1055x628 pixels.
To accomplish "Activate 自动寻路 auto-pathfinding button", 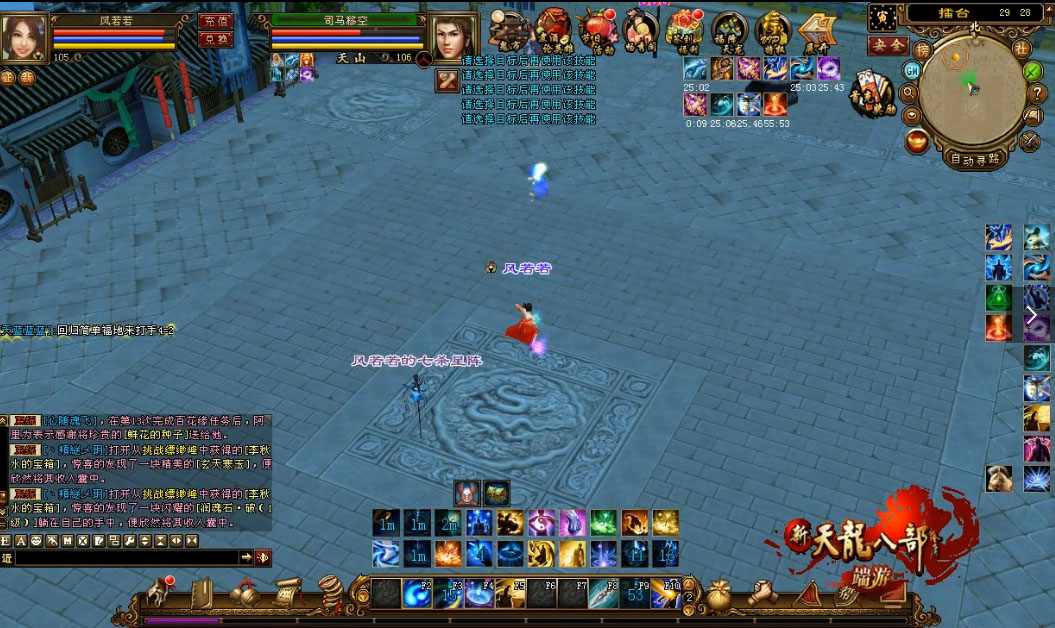I will click(976, 159).
